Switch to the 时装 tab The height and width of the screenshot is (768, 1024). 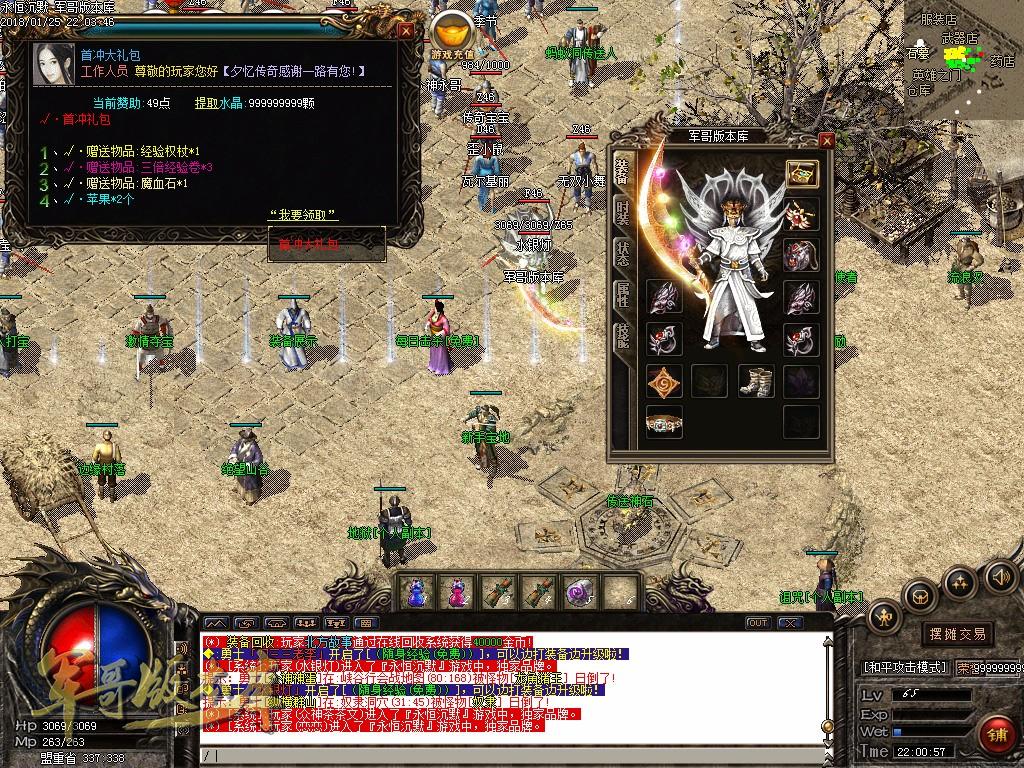621,212
